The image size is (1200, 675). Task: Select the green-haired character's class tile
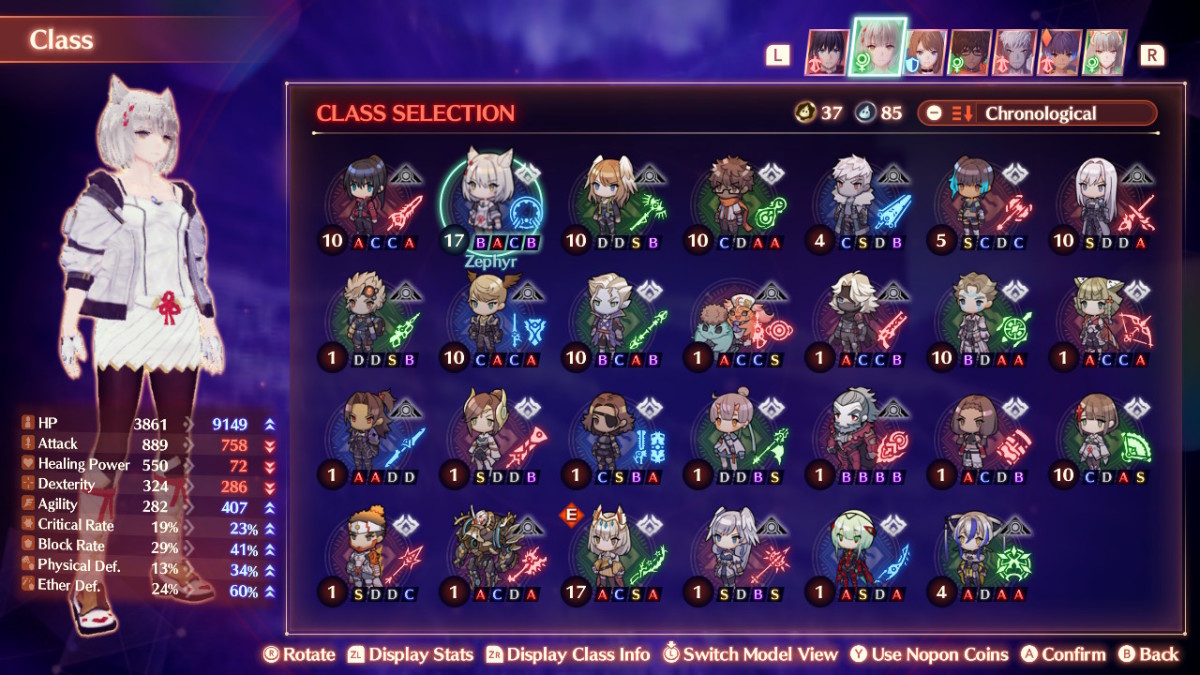[x=856, y=556]
